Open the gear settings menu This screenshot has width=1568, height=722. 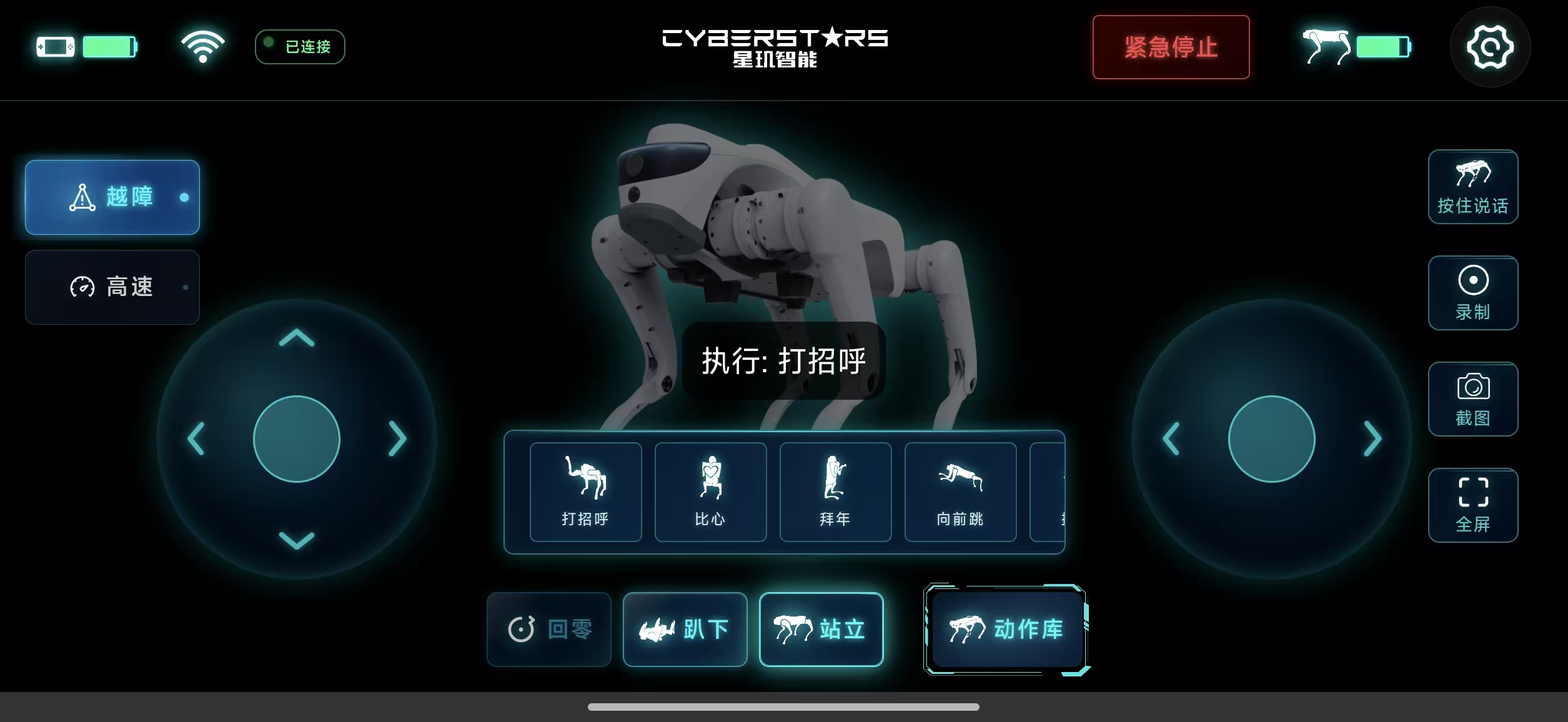coord(1490,47)
